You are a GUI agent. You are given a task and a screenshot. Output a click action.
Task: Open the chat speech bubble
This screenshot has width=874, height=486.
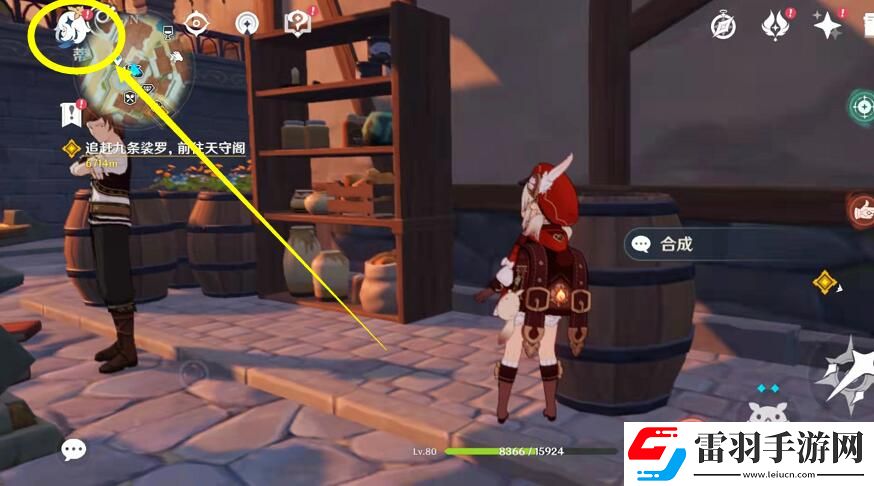click(x=74, y=450)
